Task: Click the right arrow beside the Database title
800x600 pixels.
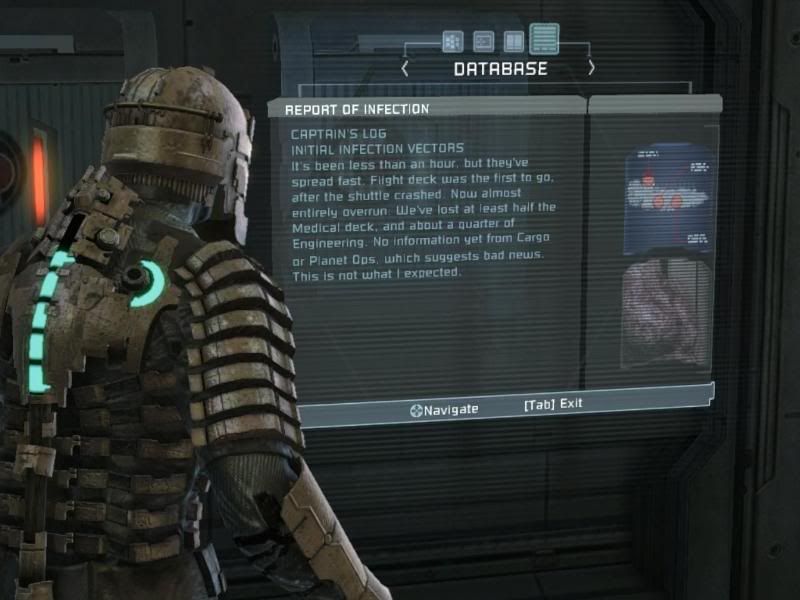Action: [591, 68]
